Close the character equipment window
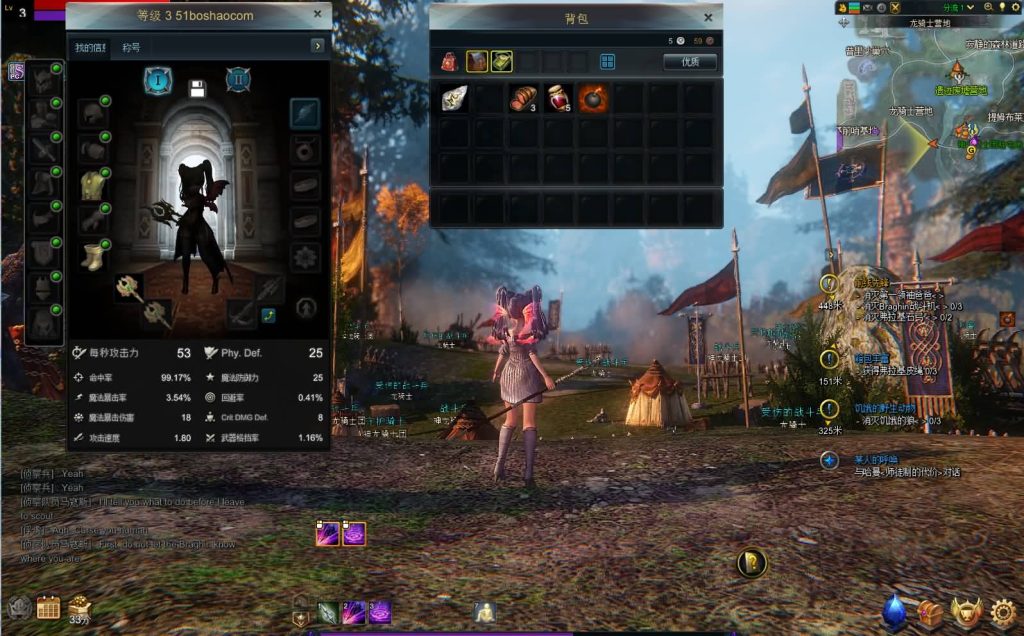The height and width of the screenshot is (636, 1024). [317, 14]
